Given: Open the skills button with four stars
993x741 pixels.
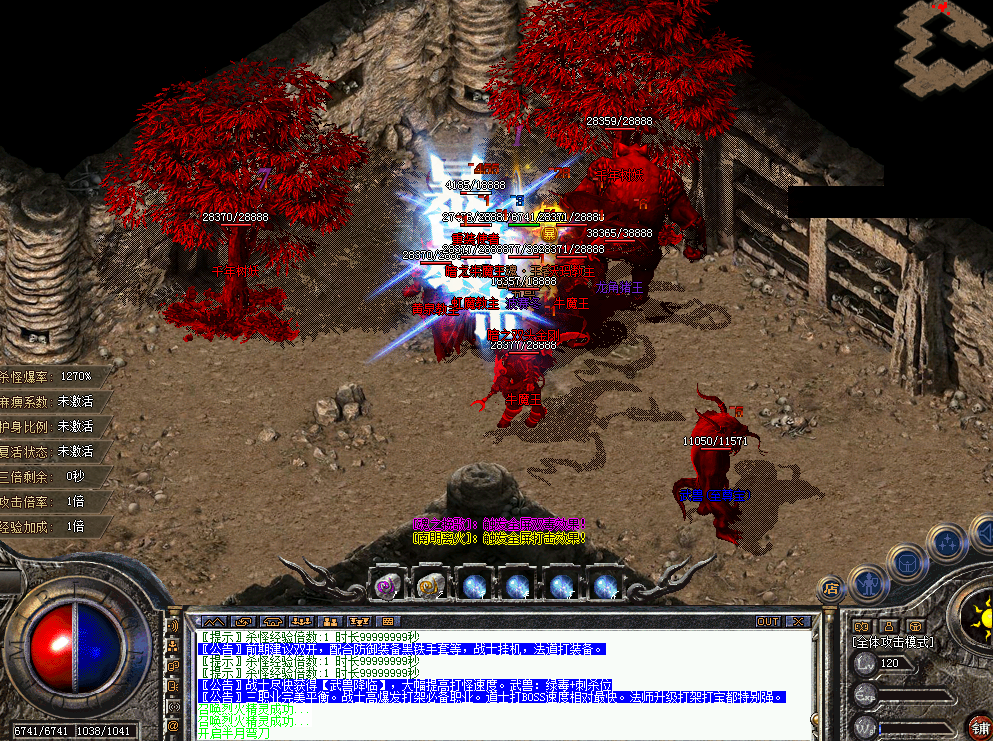Looking at the screenshot, I should (x=945, y=543).
